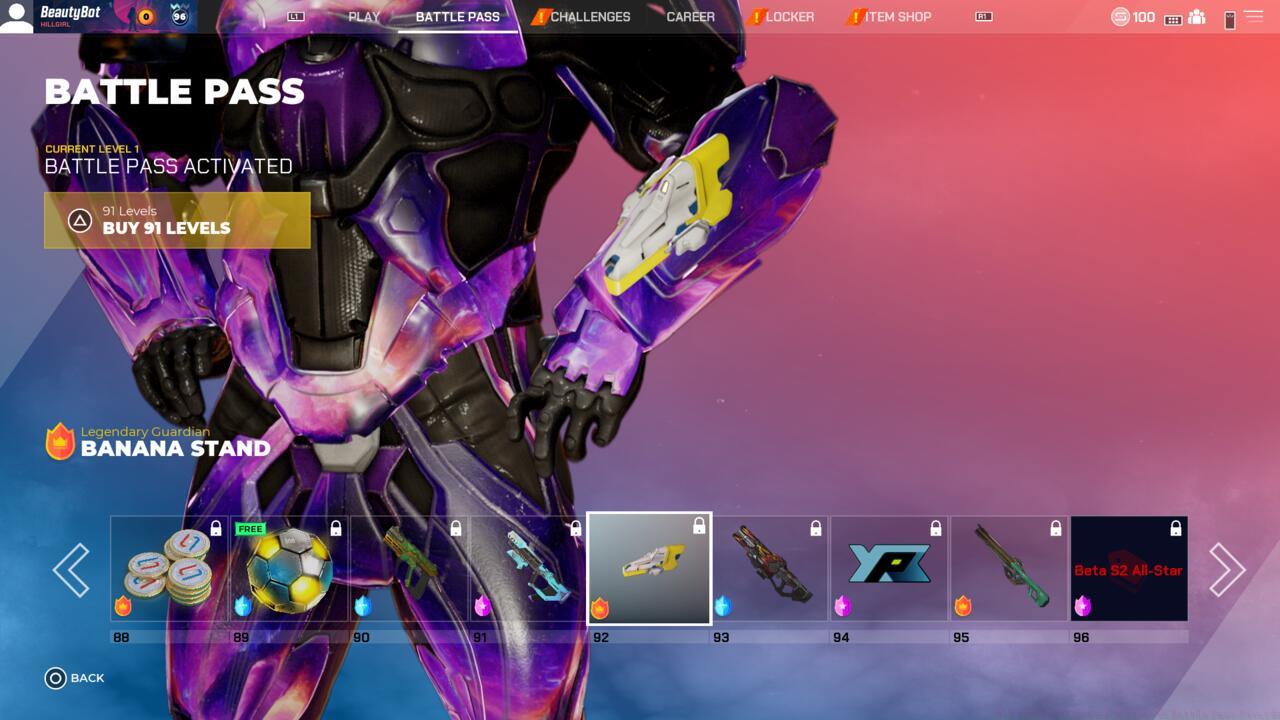
Task: Open the Locker tab
Action: pos(790,17)
